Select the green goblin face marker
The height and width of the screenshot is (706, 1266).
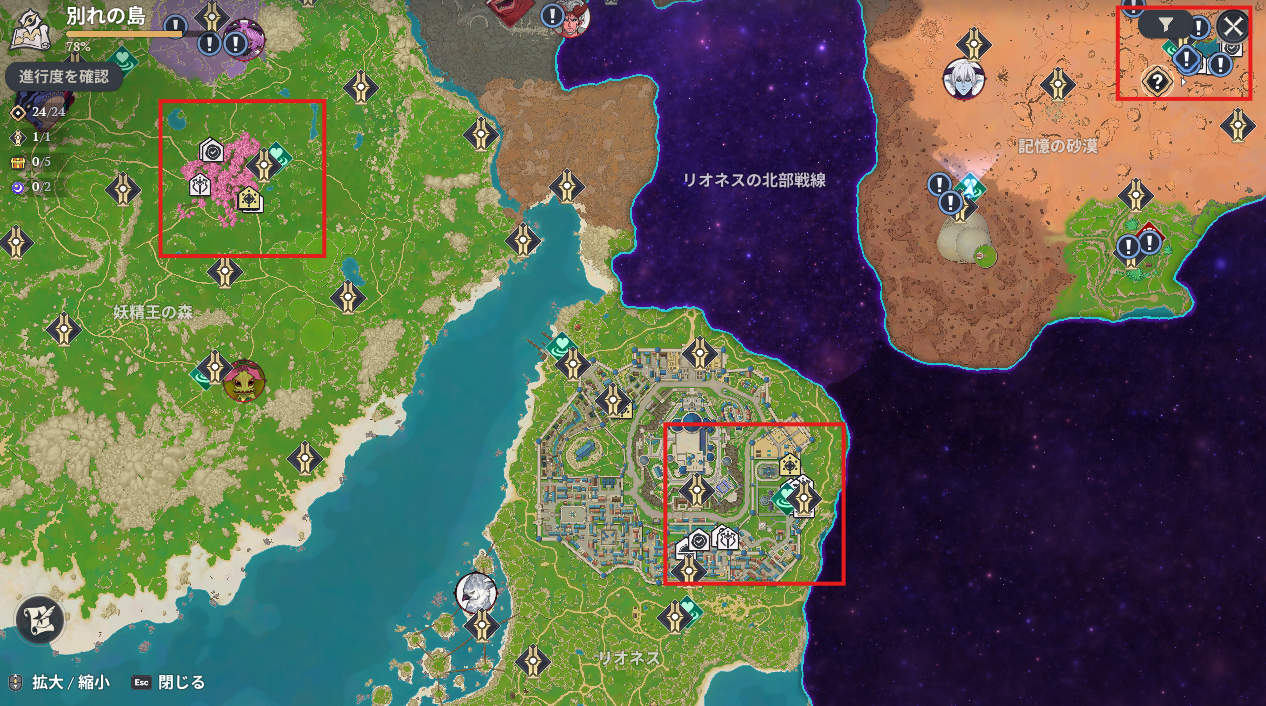coord(243,381)
